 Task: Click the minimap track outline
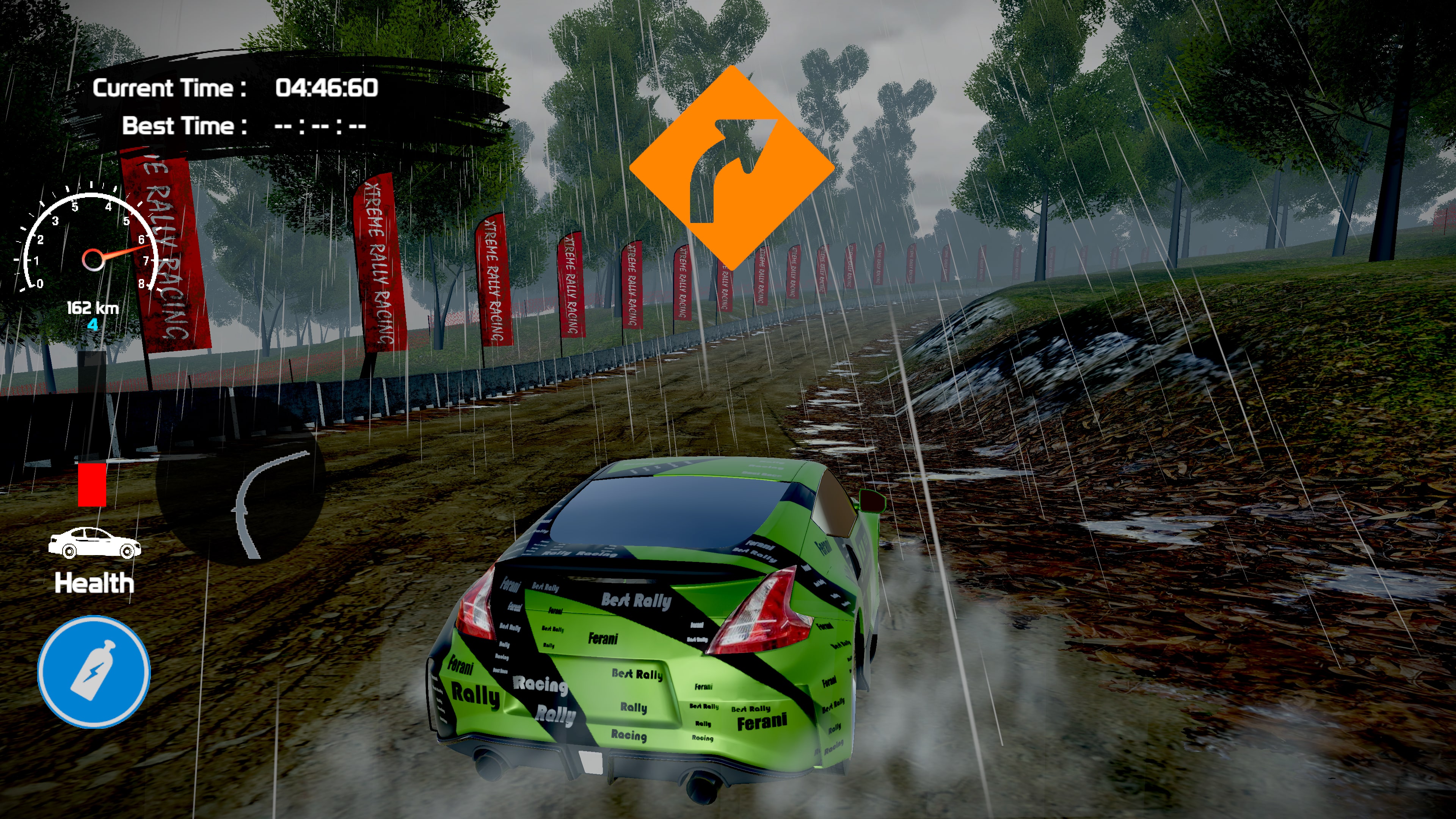pos(266,503)
